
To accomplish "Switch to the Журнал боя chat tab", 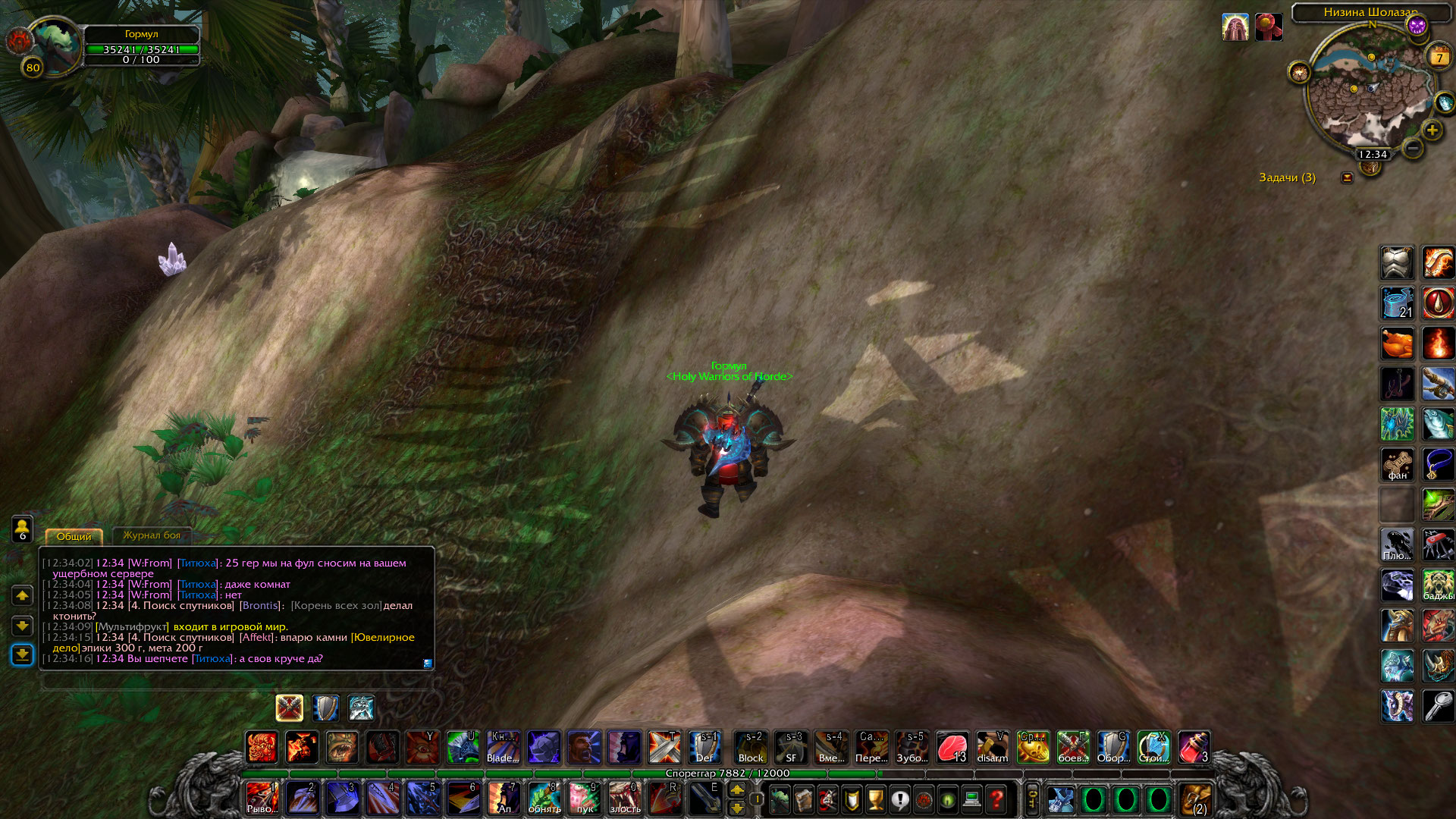I will (152, 535).
